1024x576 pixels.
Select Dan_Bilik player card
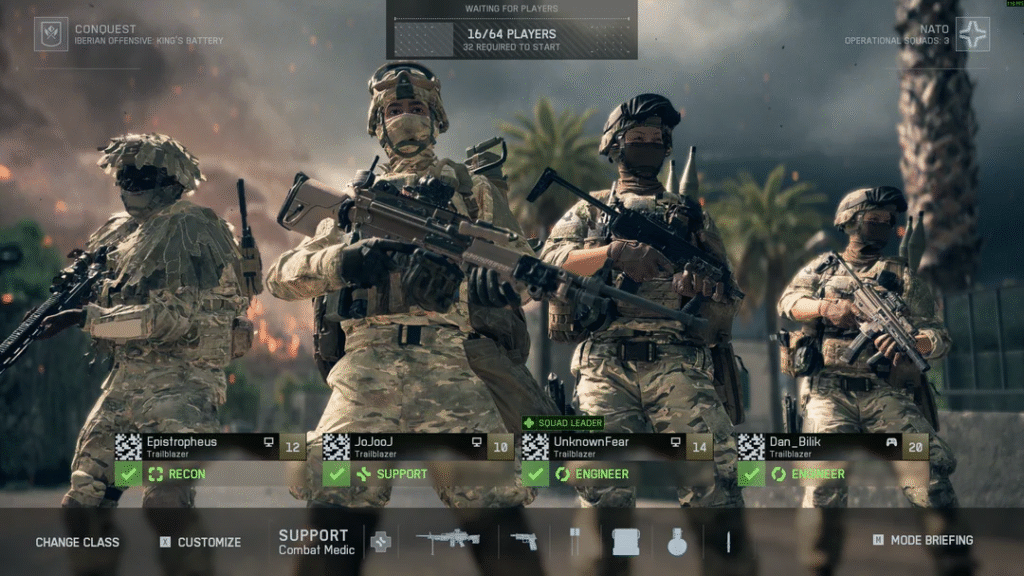click(832, 446)
